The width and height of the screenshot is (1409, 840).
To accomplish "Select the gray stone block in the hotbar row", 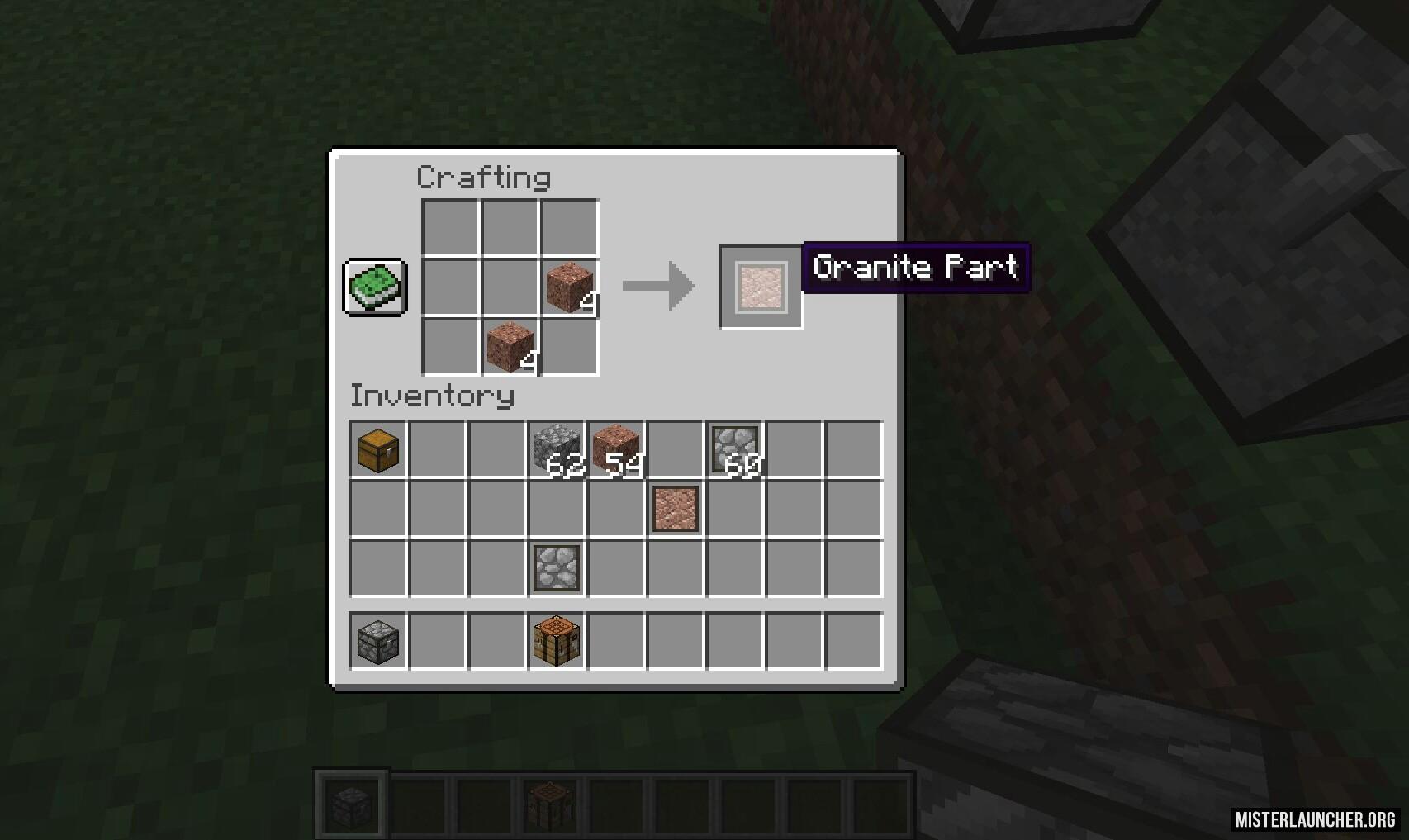I will [x=378, y=641].
